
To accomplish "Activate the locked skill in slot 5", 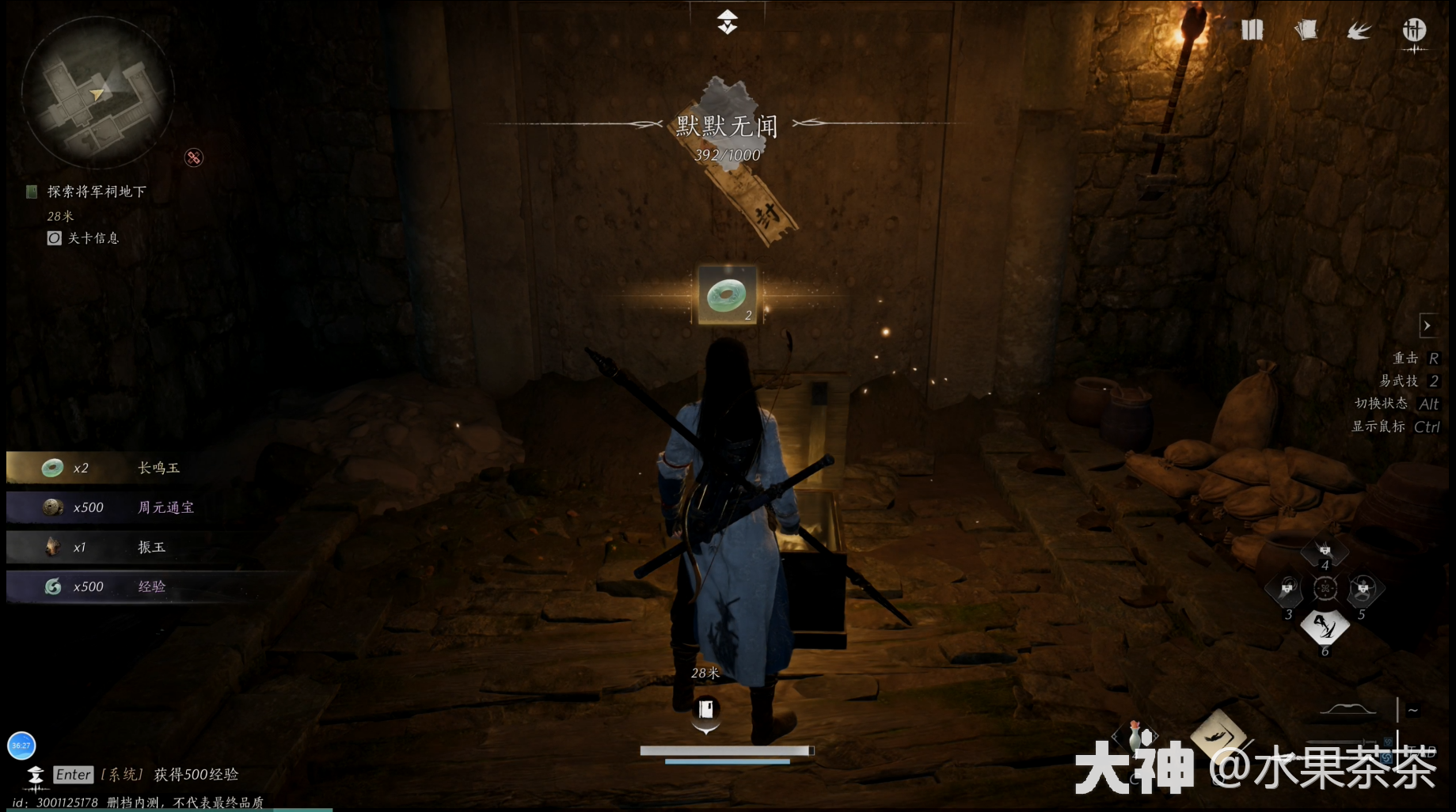I will pos(1363,589).
